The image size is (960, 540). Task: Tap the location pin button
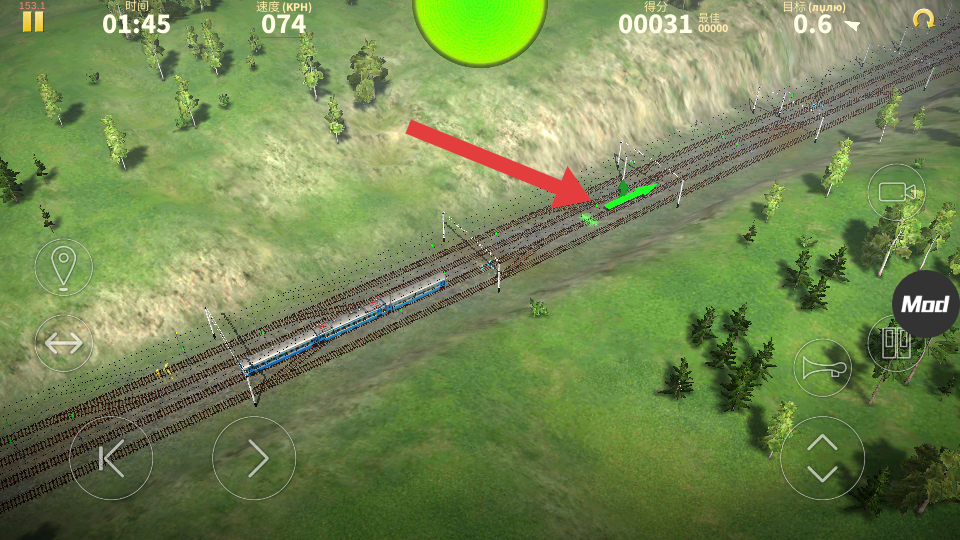[x=63, y=267]
